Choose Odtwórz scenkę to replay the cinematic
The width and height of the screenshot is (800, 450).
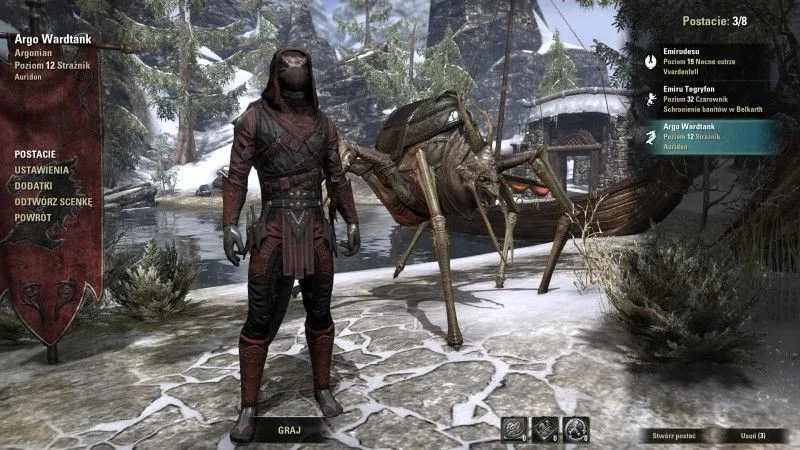click(x=53, y=201)
